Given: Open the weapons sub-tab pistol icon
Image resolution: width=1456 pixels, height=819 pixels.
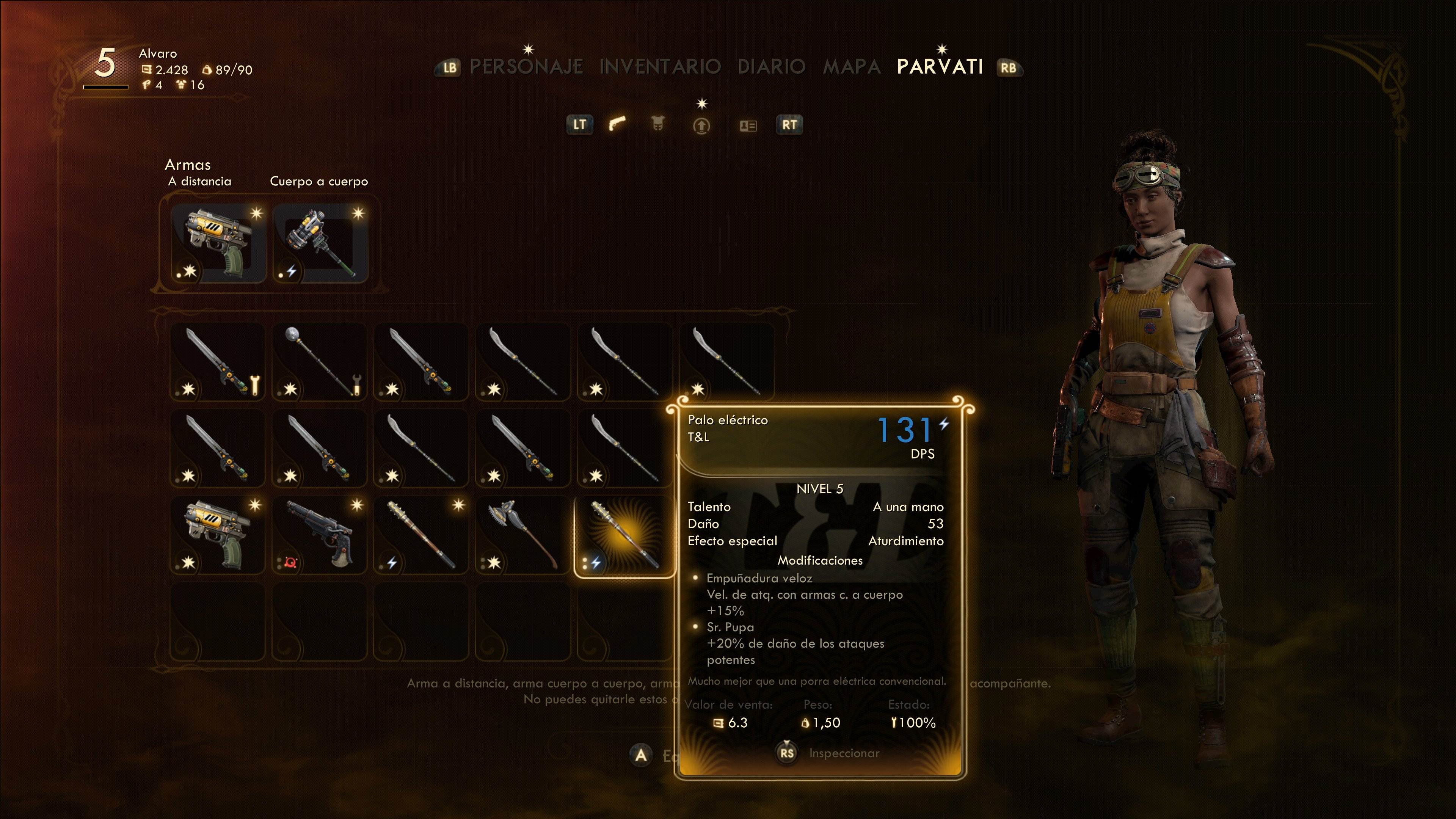Looking at the screenshot, I should [x=617, y=124].
